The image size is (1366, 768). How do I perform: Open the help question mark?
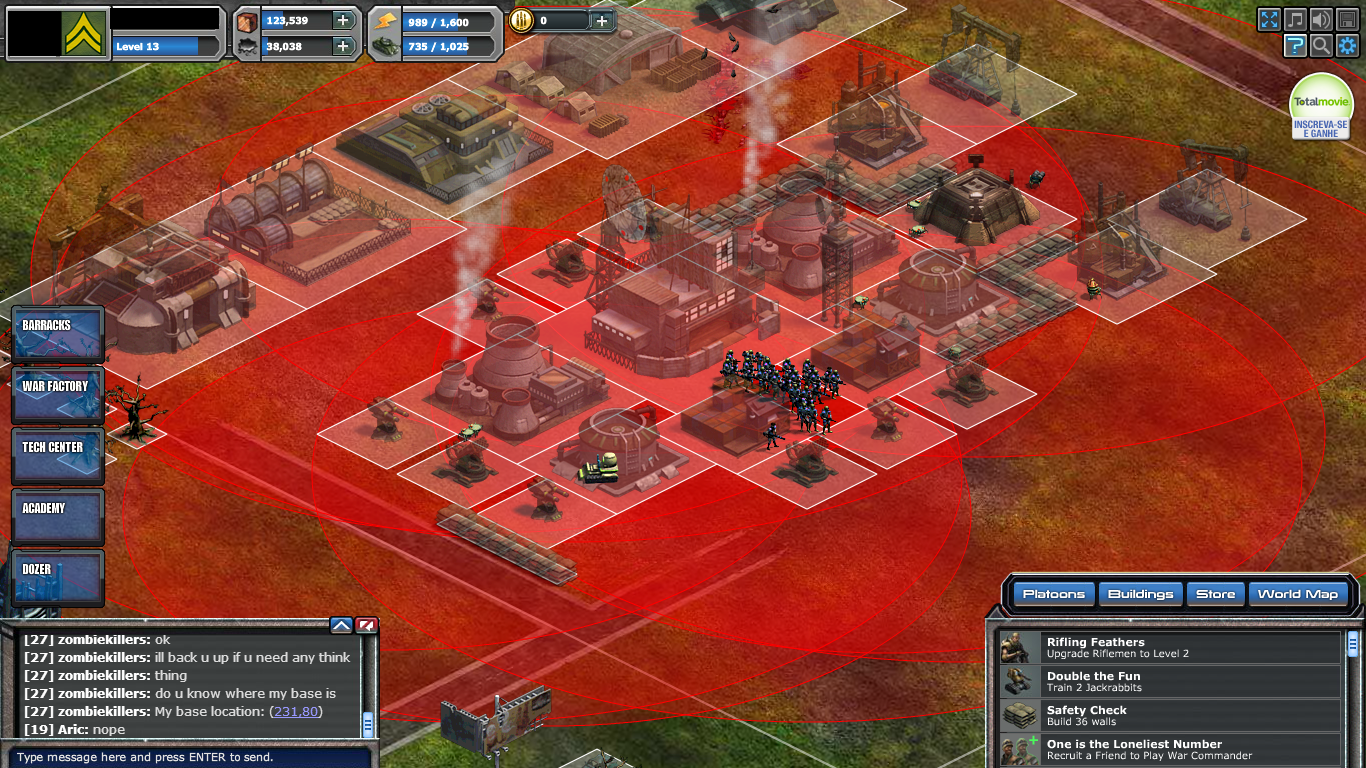click(1295, 45)
